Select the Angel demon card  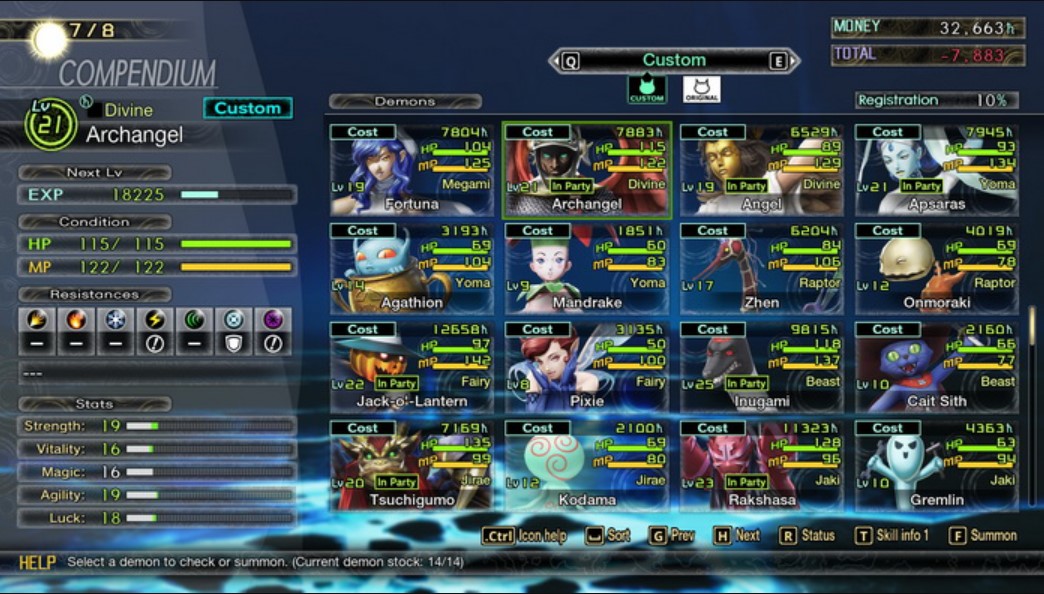point(762,170)
